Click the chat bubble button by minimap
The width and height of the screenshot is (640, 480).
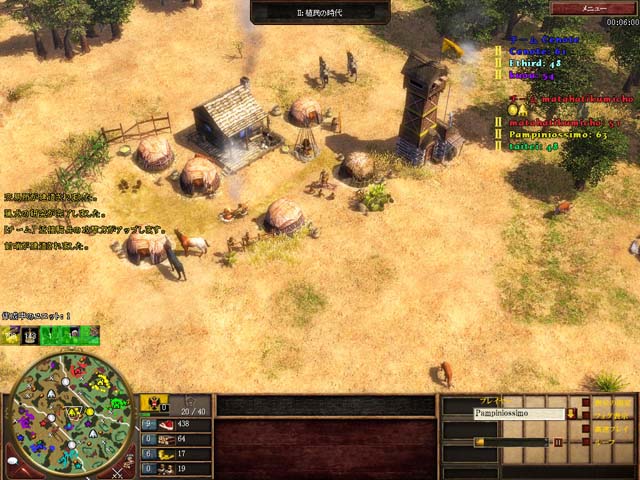12,461
